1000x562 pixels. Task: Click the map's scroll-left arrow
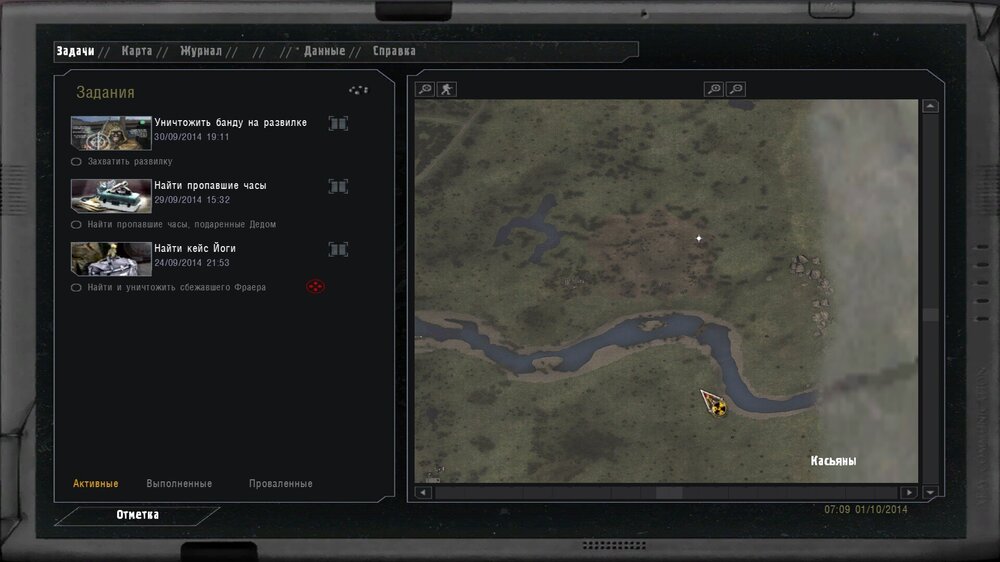tap(423, 492)
